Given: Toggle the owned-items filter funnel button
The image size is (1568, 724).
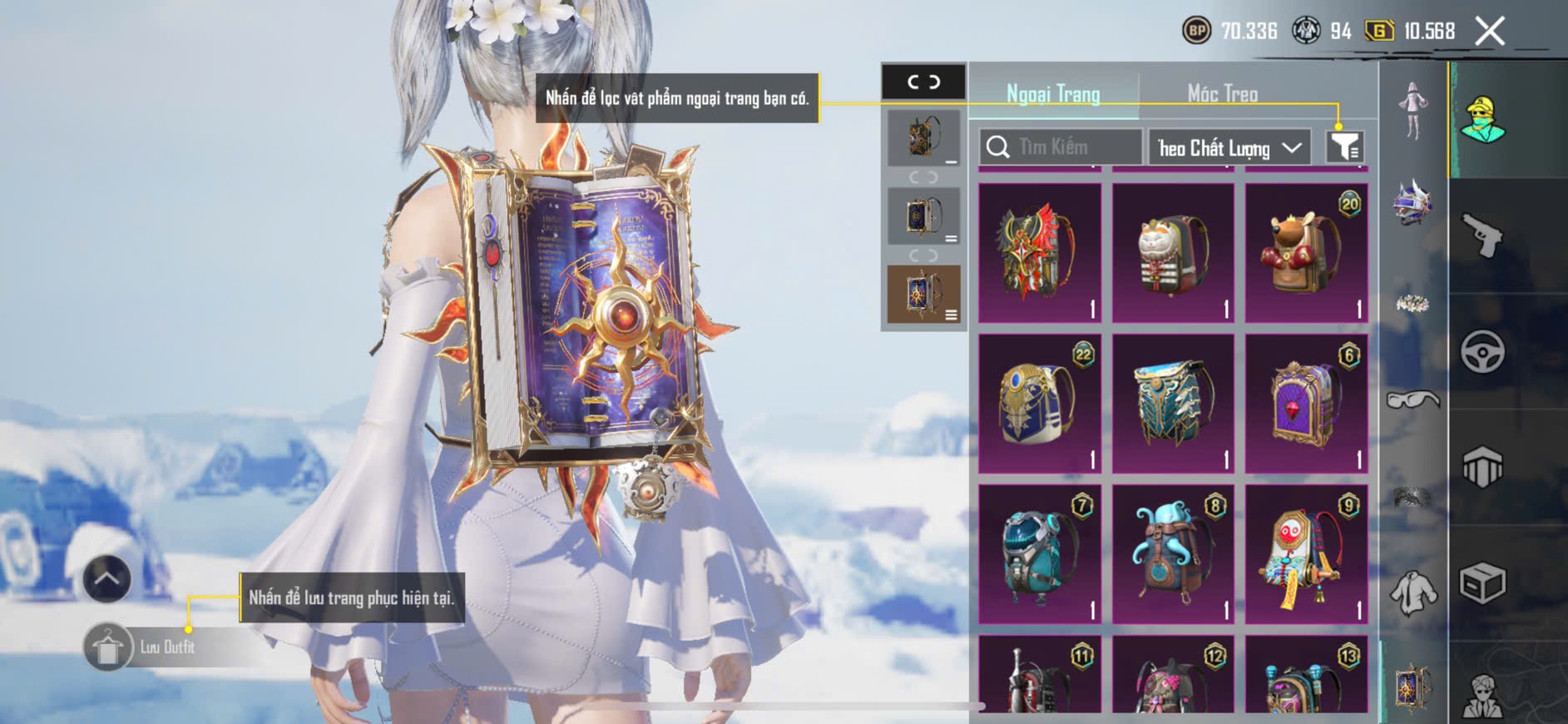Looking at the screenshot, I should click(x=1343, y=147).
